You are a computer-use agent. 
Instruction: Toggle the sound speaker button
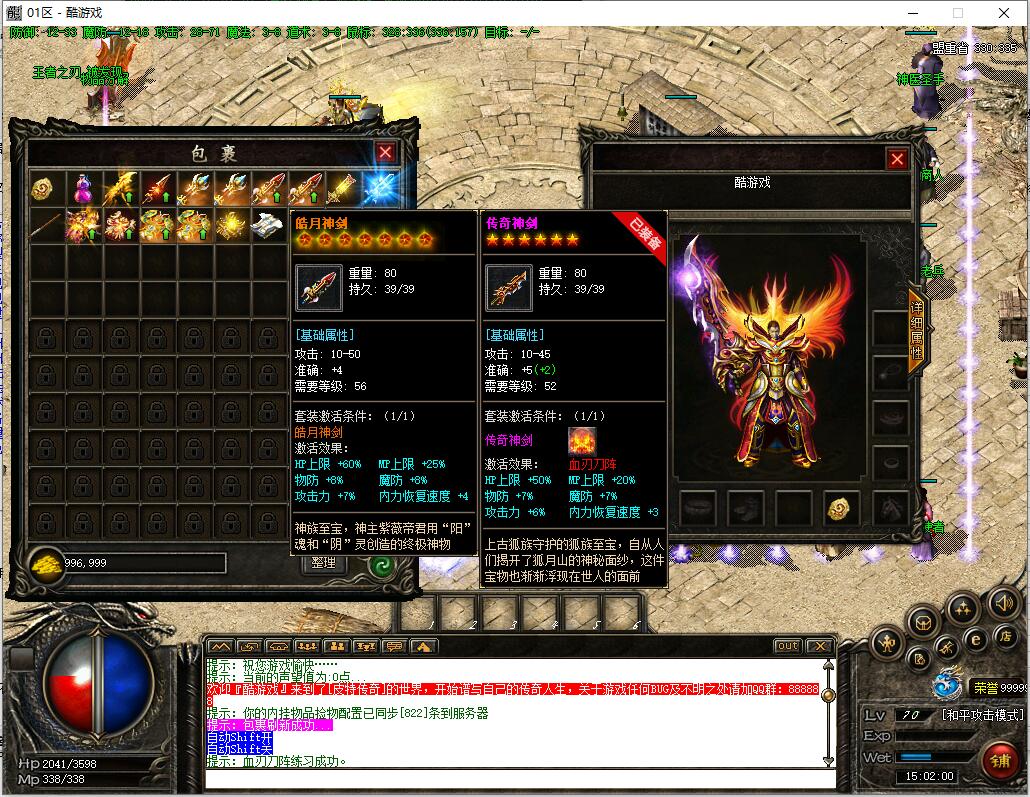point(1003,603)
